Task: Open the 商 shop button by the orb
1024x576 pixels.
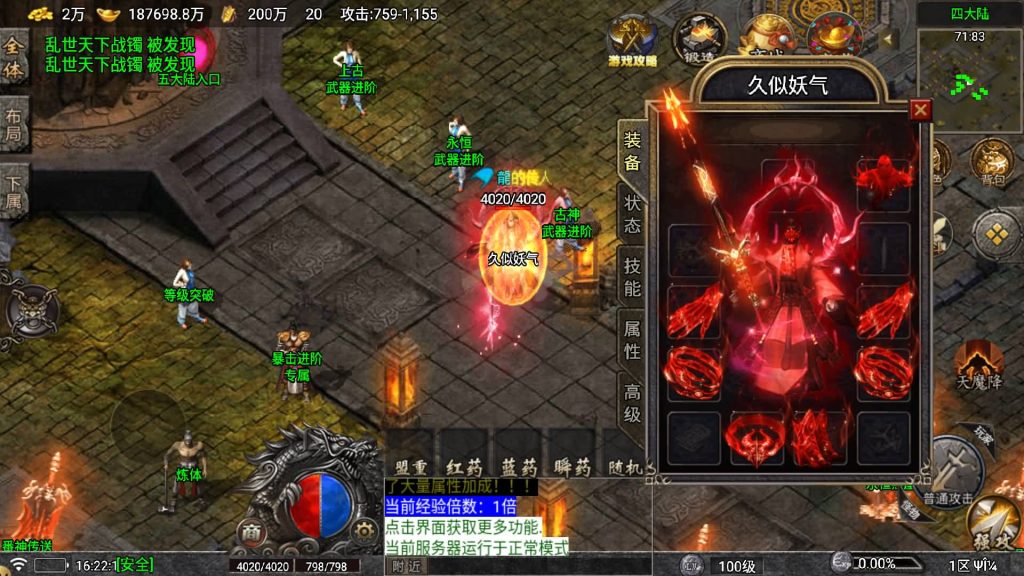Action: click(x=251, y=531)
